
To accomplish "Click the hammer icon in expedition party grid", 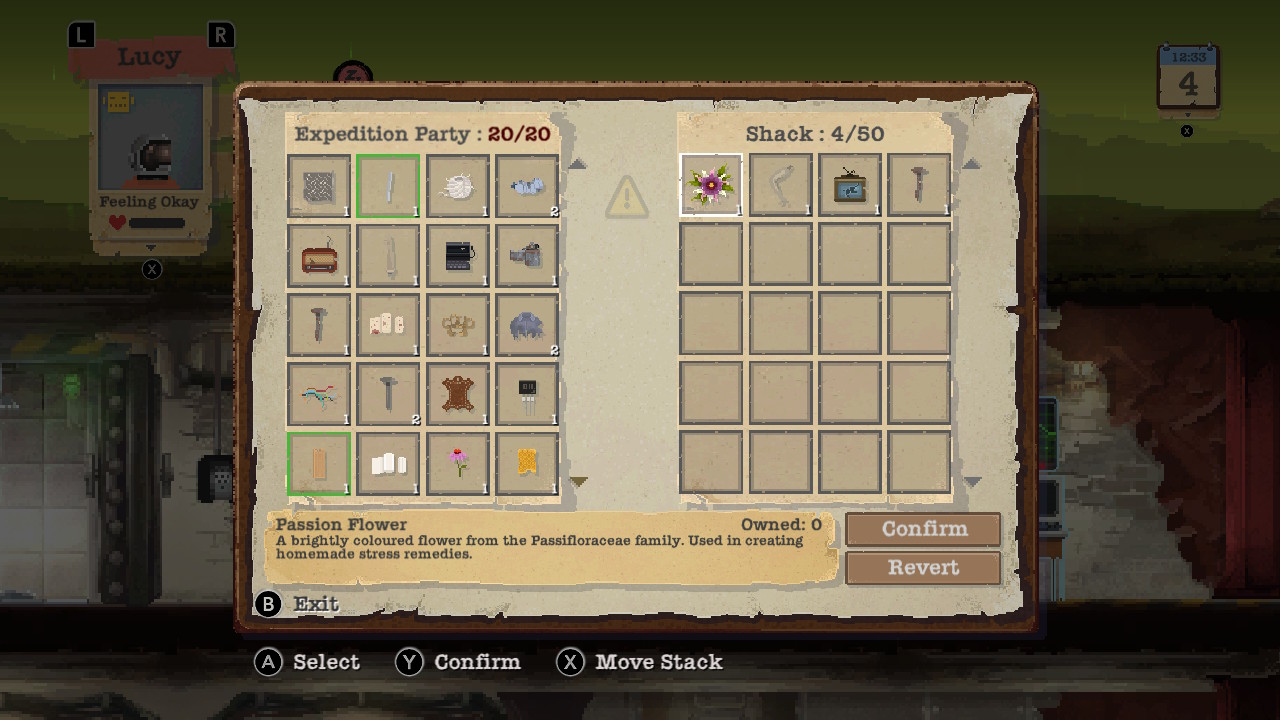I will [318, 324].
